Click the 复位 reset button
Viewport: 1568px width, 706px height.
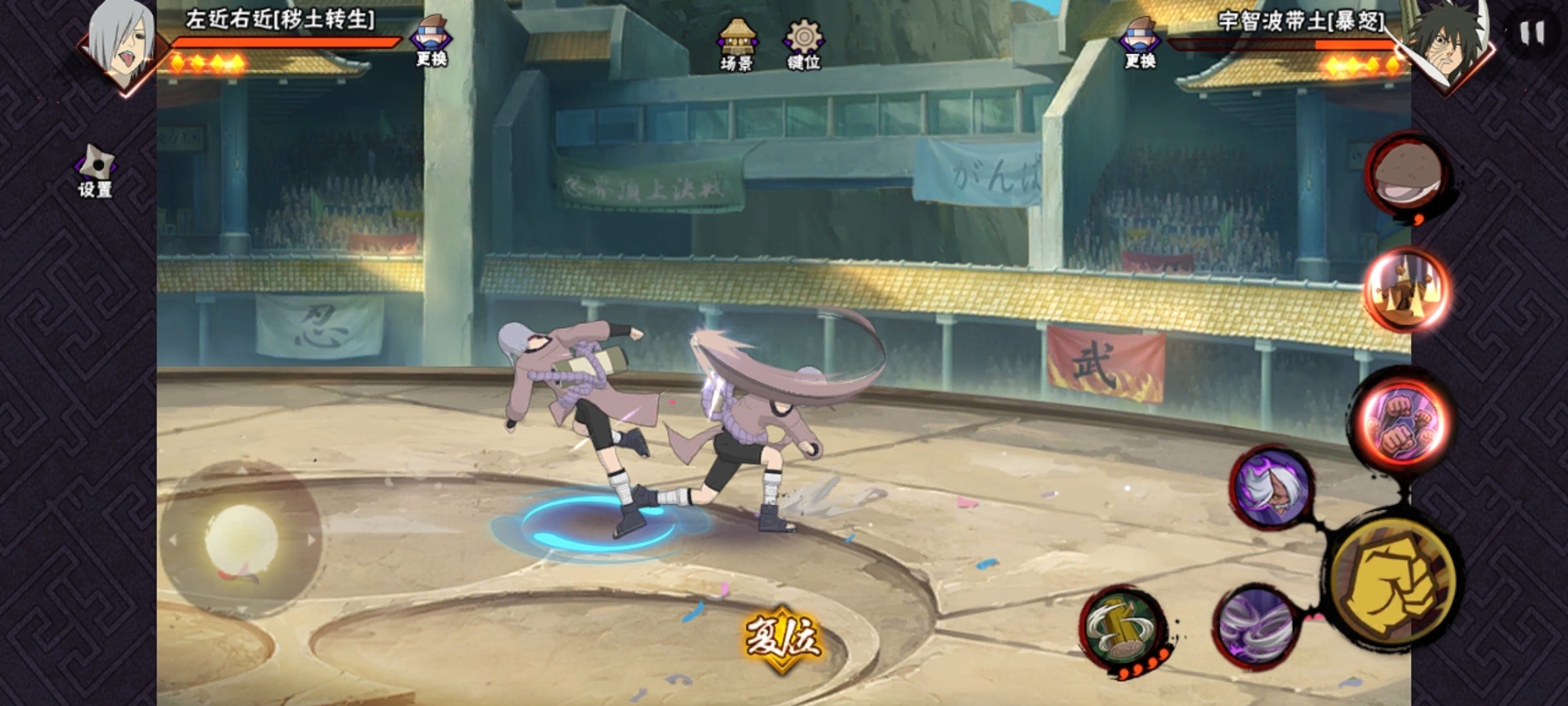[782, 637]
